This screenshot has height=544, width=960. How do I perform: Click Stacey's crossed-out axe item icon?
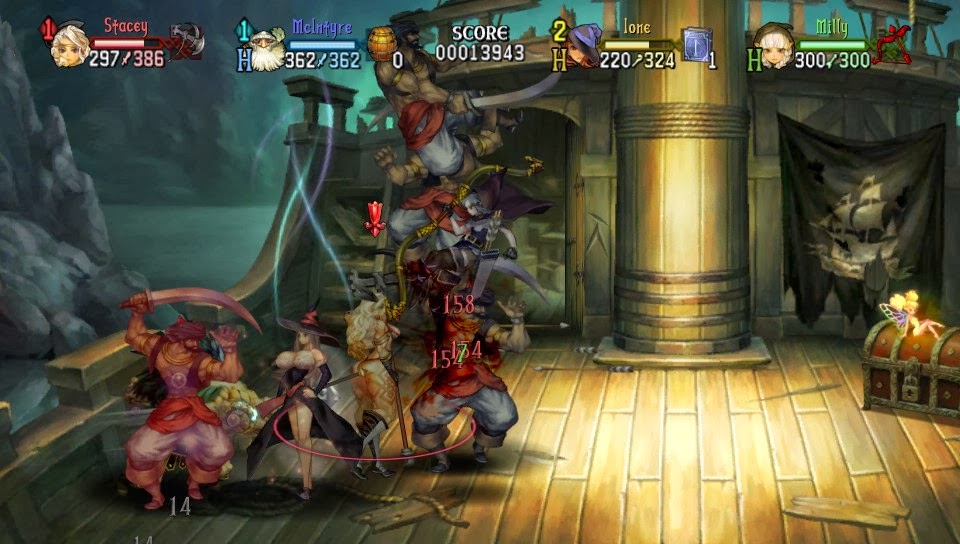[x=185, y=44]
